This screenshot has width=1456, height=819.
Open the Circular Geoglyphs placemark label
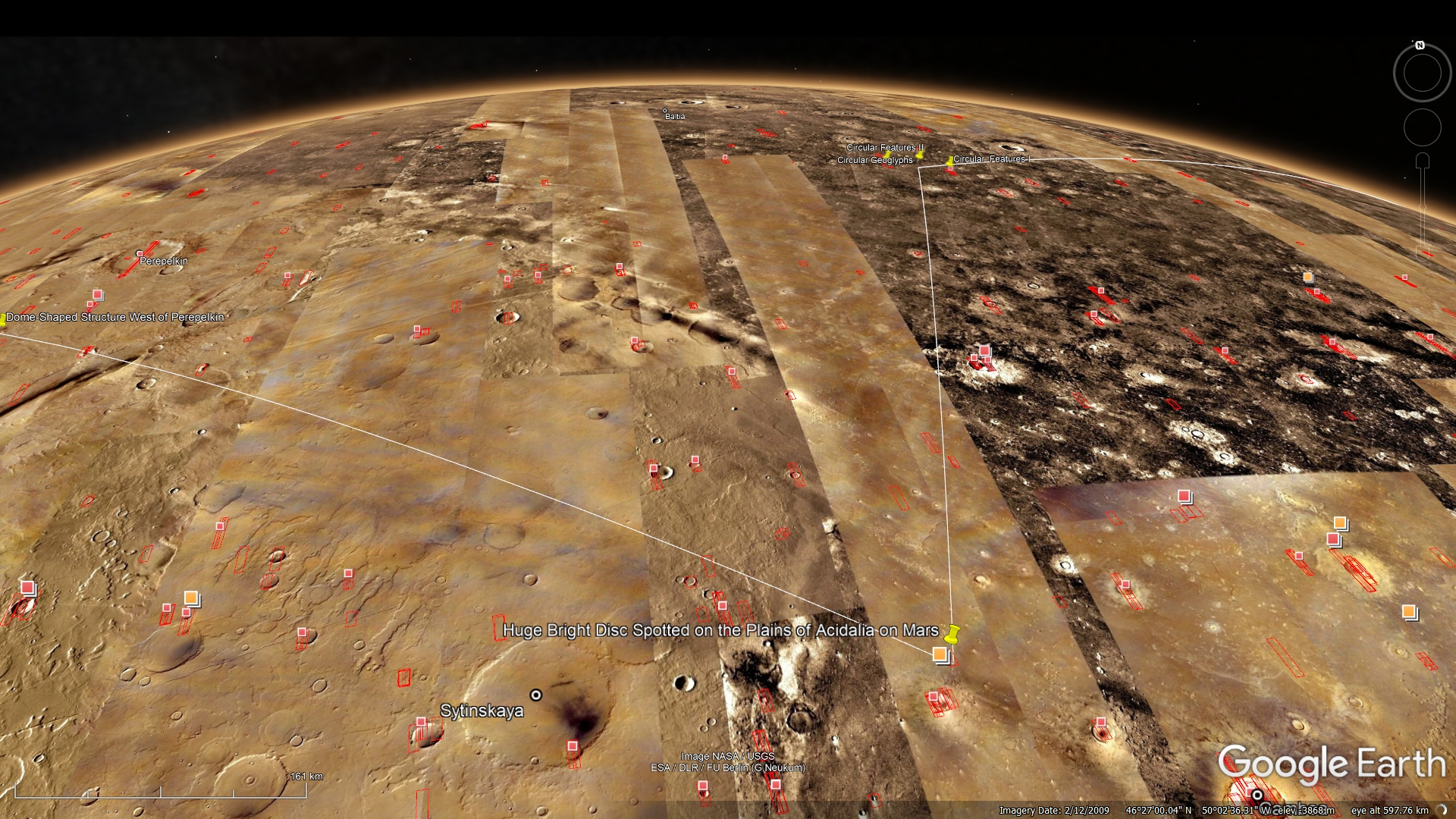click(874, 161)
